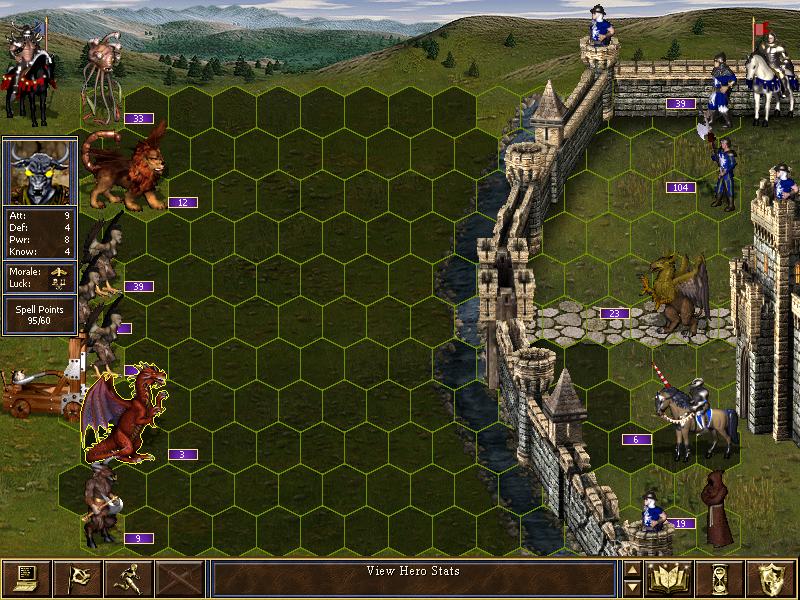Viewport: 800px width, 600px height.
Task: Defend with the shield button
Action: (x=771, y=578)
